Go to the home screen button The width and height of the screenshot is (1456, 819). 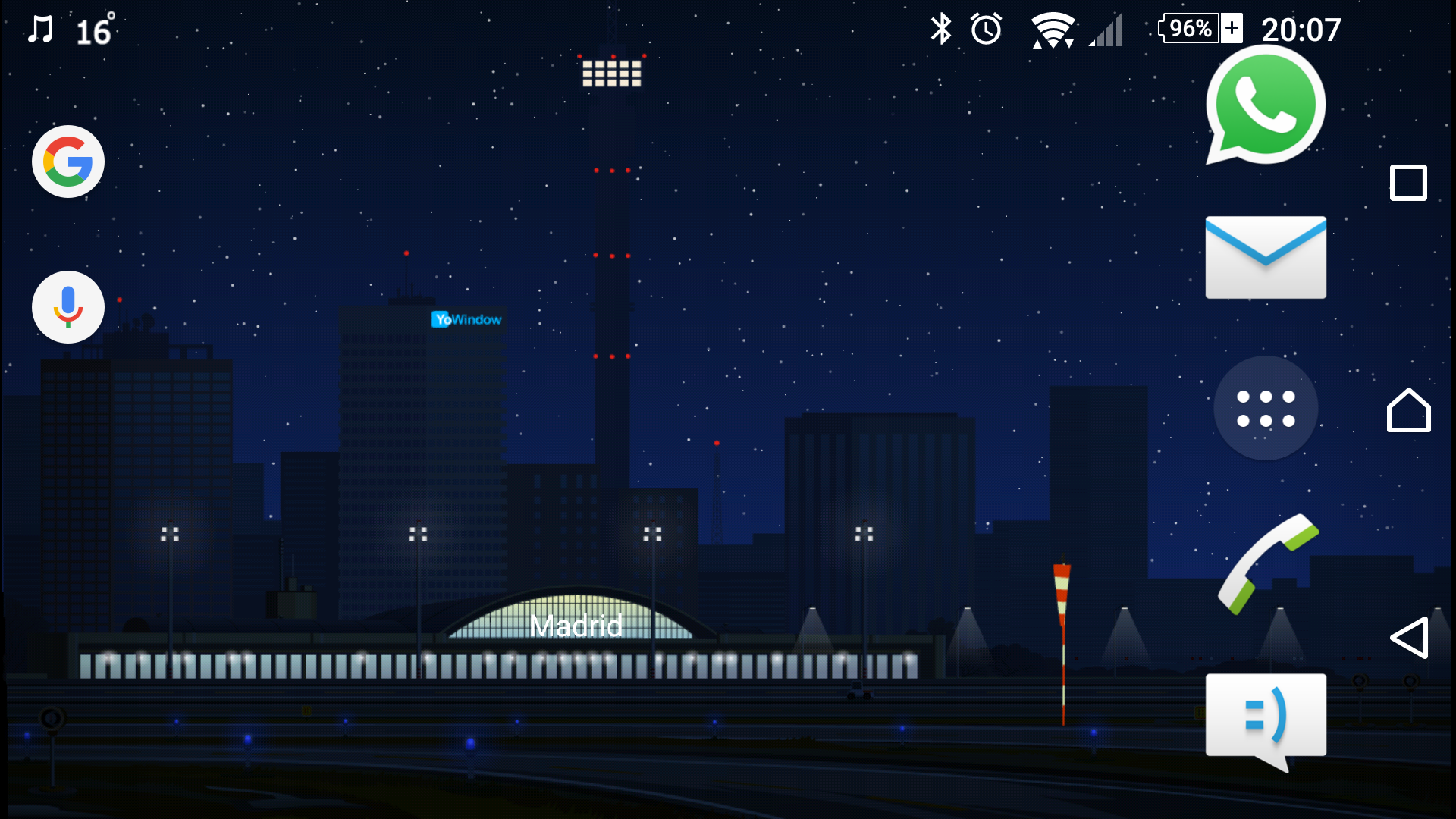point(1408,410)
